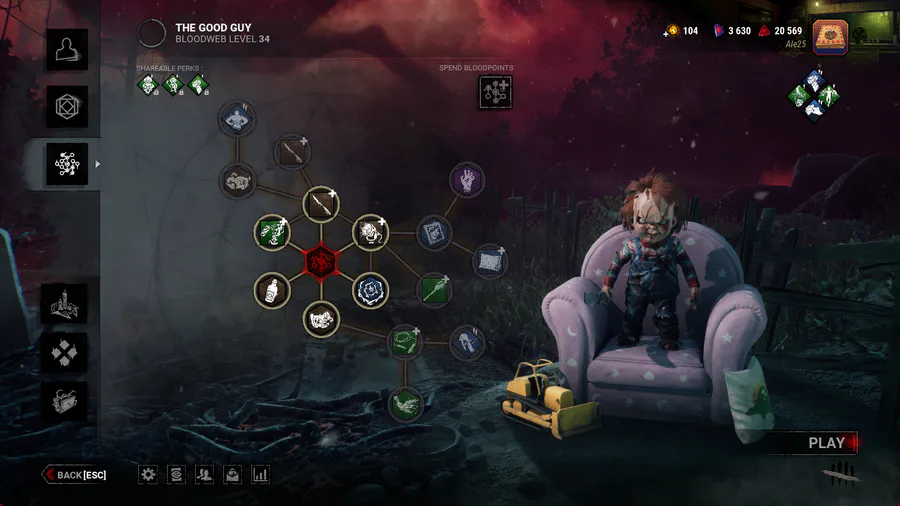The height and width of the screenshot is (506, 900).
Task: Open the gear settings icon
Action: 148,475
